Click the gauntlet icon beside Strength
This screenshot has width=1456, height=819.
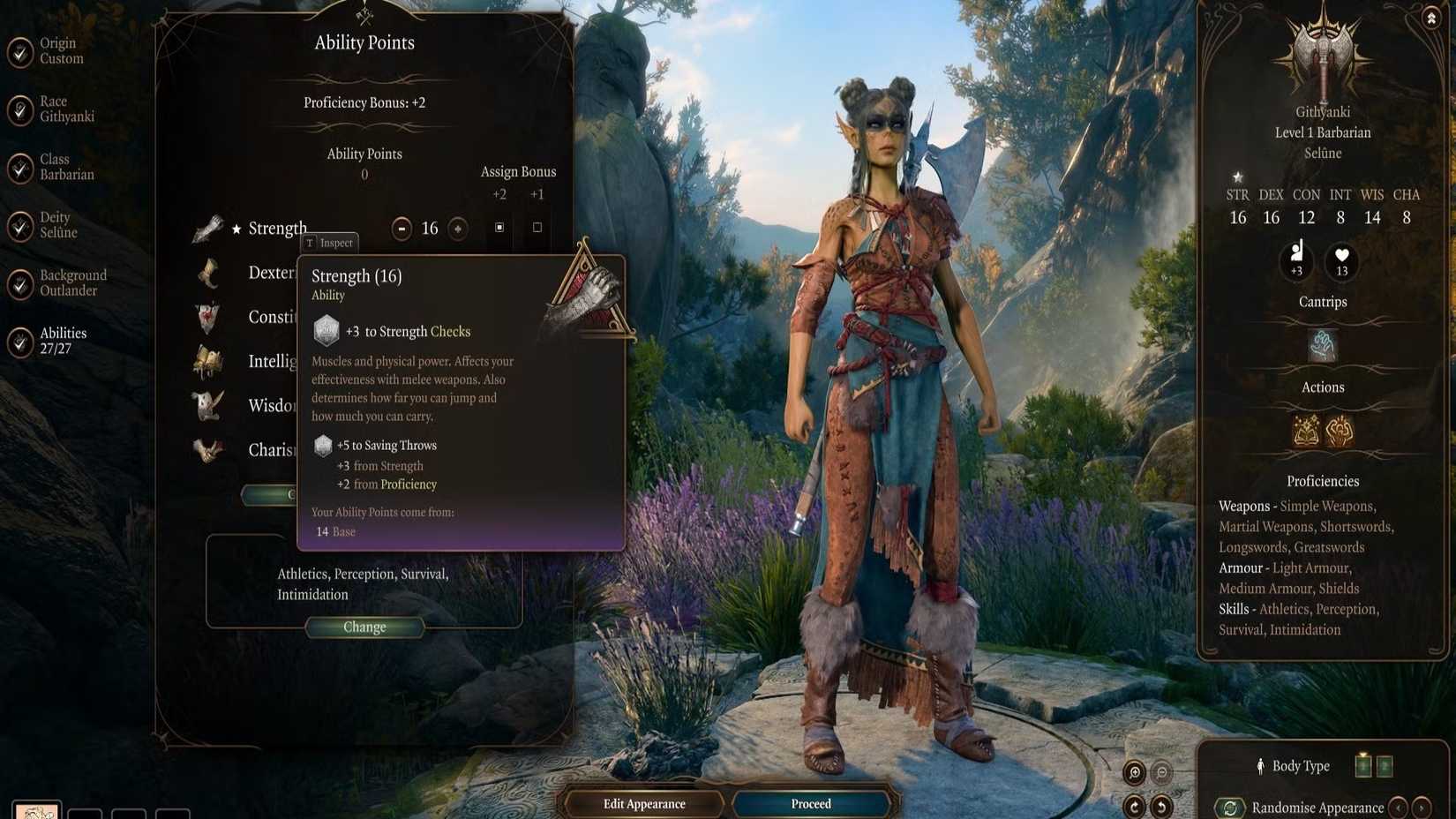coord(208,228)
